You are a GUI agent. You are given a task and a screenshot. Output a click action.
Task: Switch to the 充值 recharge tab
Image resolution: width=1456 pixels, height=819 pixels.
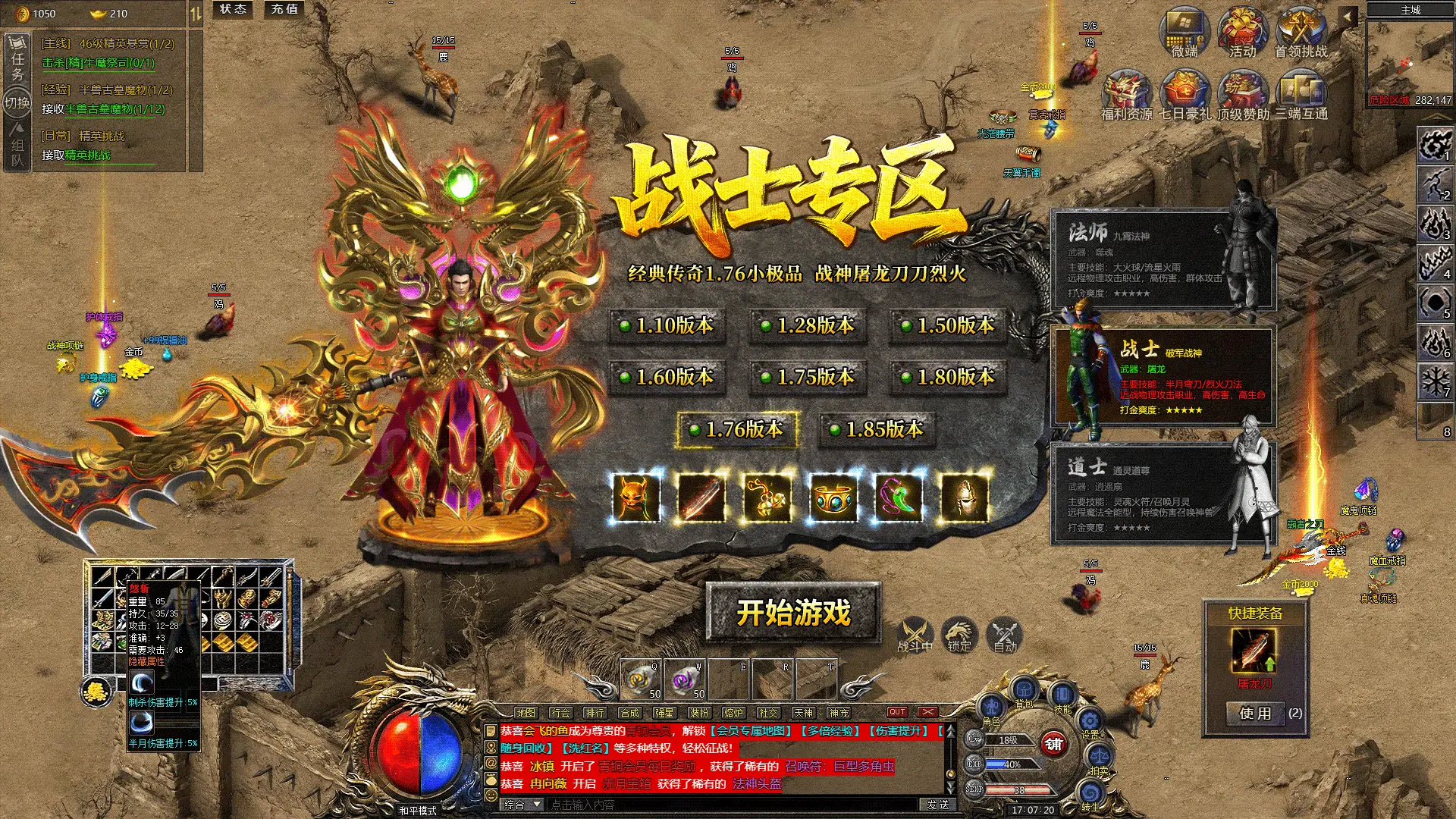click(284, 10)
